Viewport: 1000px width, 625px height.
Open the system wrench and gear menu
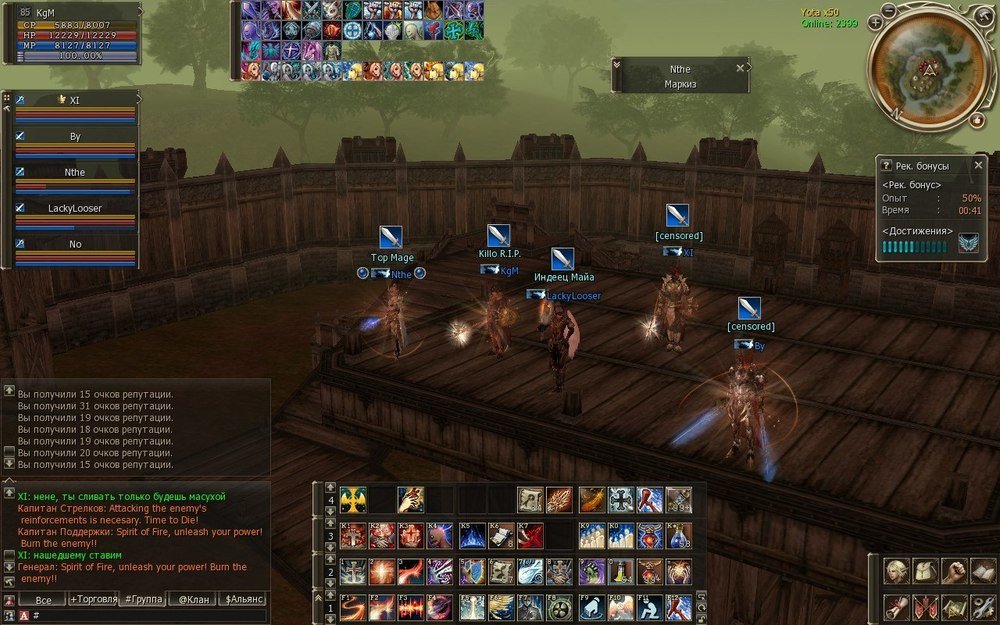(x=984, y=605)
